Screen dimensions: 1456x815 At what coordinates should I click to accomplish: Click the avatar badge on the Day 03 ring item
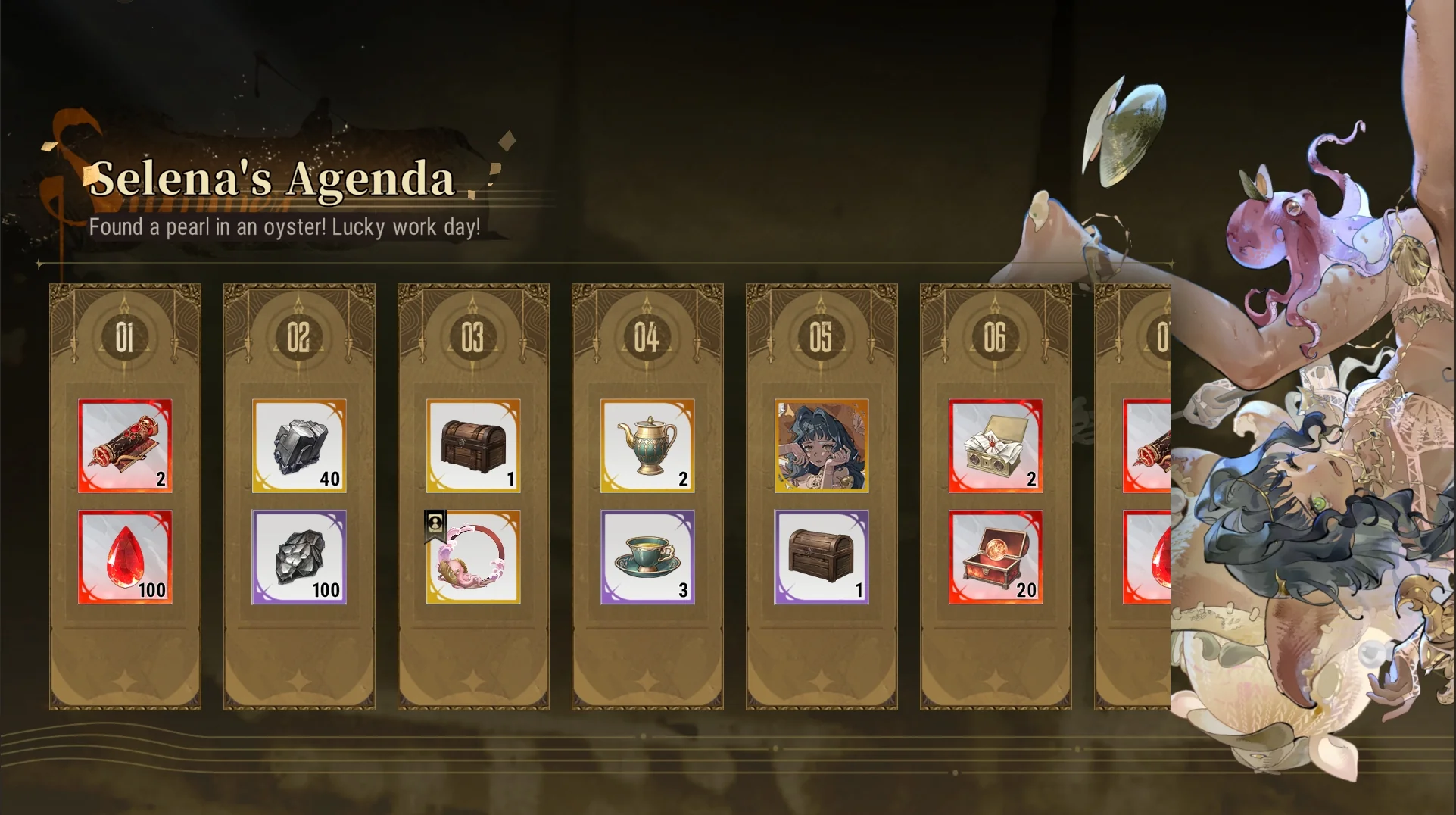[435, 524]
